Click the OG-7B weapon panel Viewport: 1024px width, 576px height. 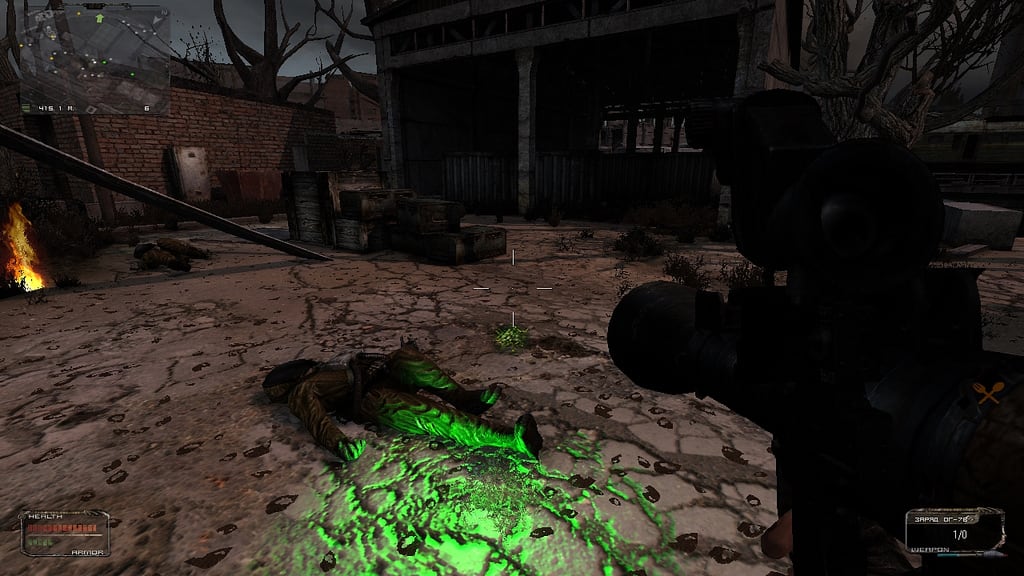[953, 530]
